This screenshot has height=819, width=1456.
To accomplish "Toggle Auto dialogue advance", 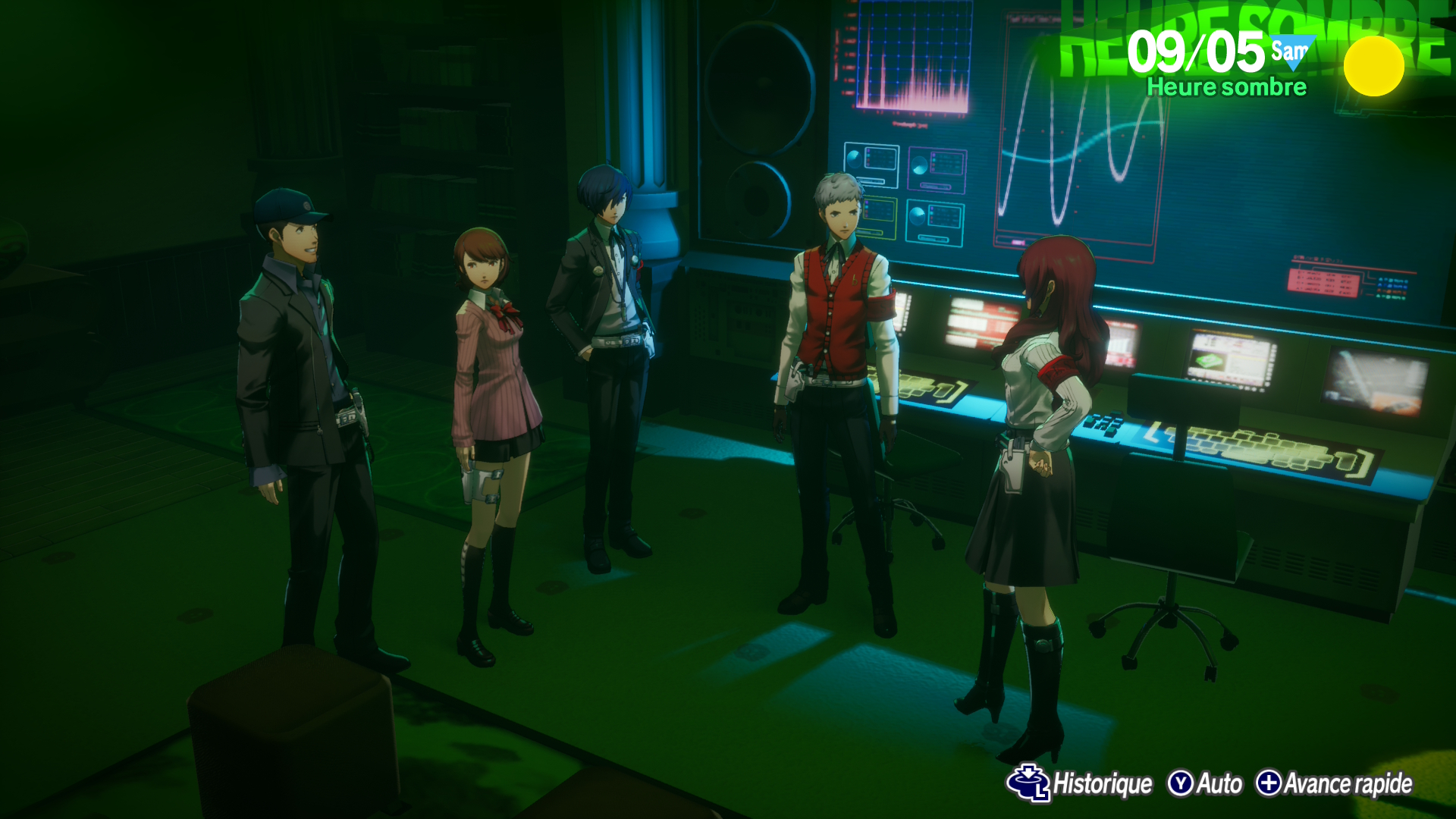I will pyautogui.click(x=1206, y=783).
